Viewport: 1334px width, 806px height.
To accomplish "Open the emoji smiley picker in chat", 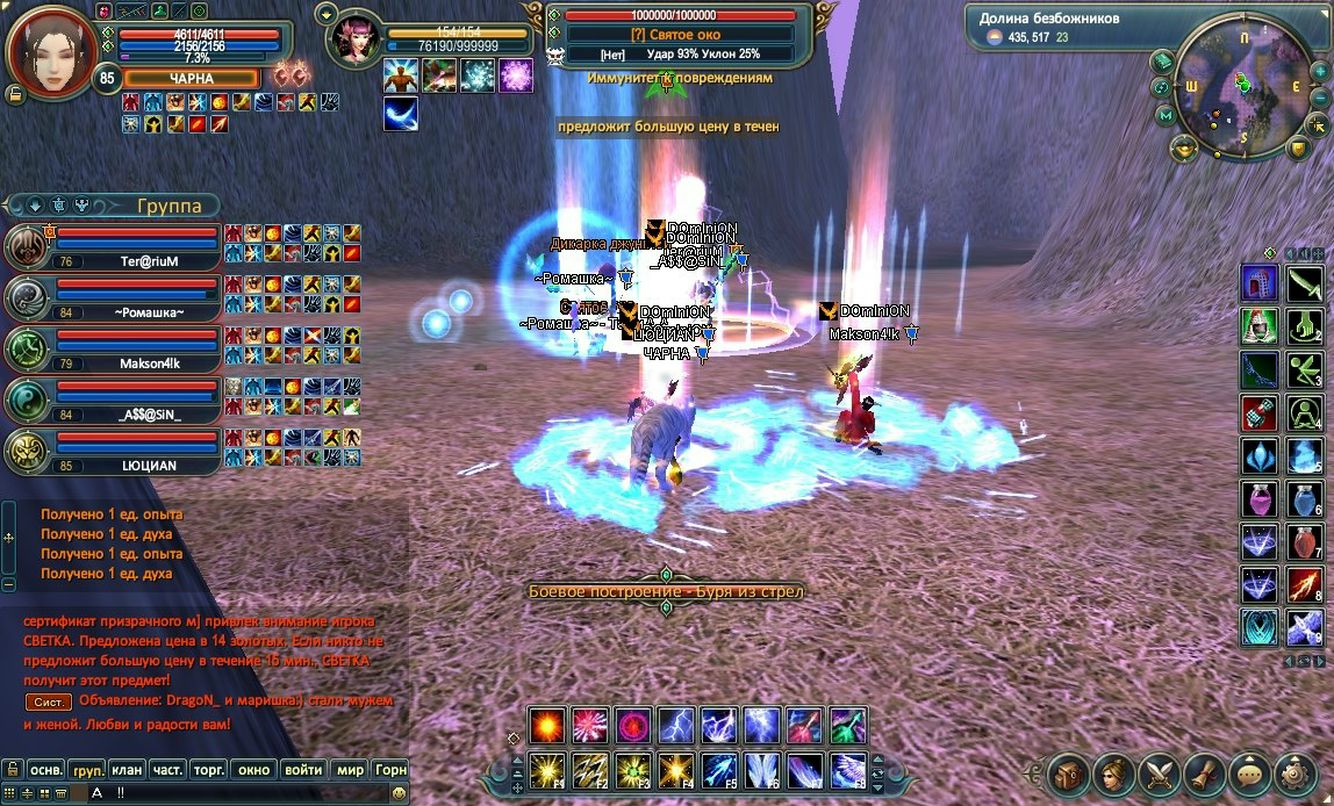I will pyautogui.click(x=399, y=793).
